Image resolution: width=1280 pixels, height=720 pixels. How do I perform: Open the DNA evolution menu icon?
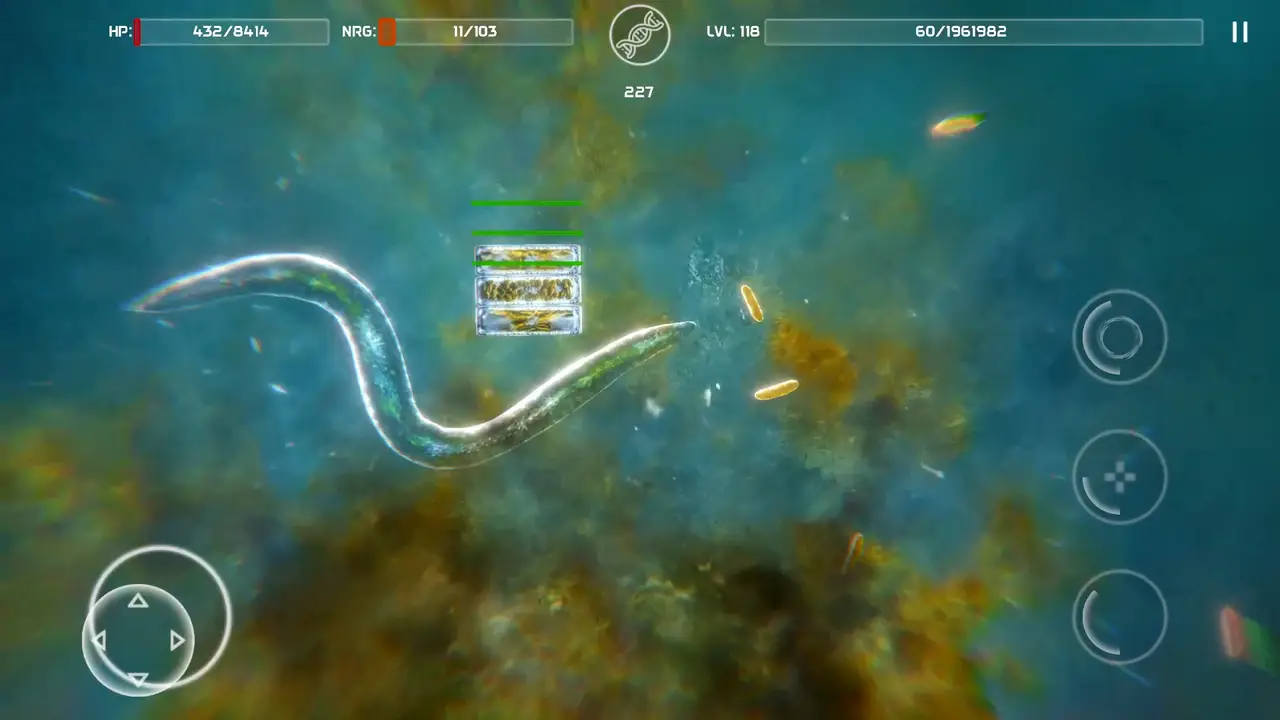639,34
